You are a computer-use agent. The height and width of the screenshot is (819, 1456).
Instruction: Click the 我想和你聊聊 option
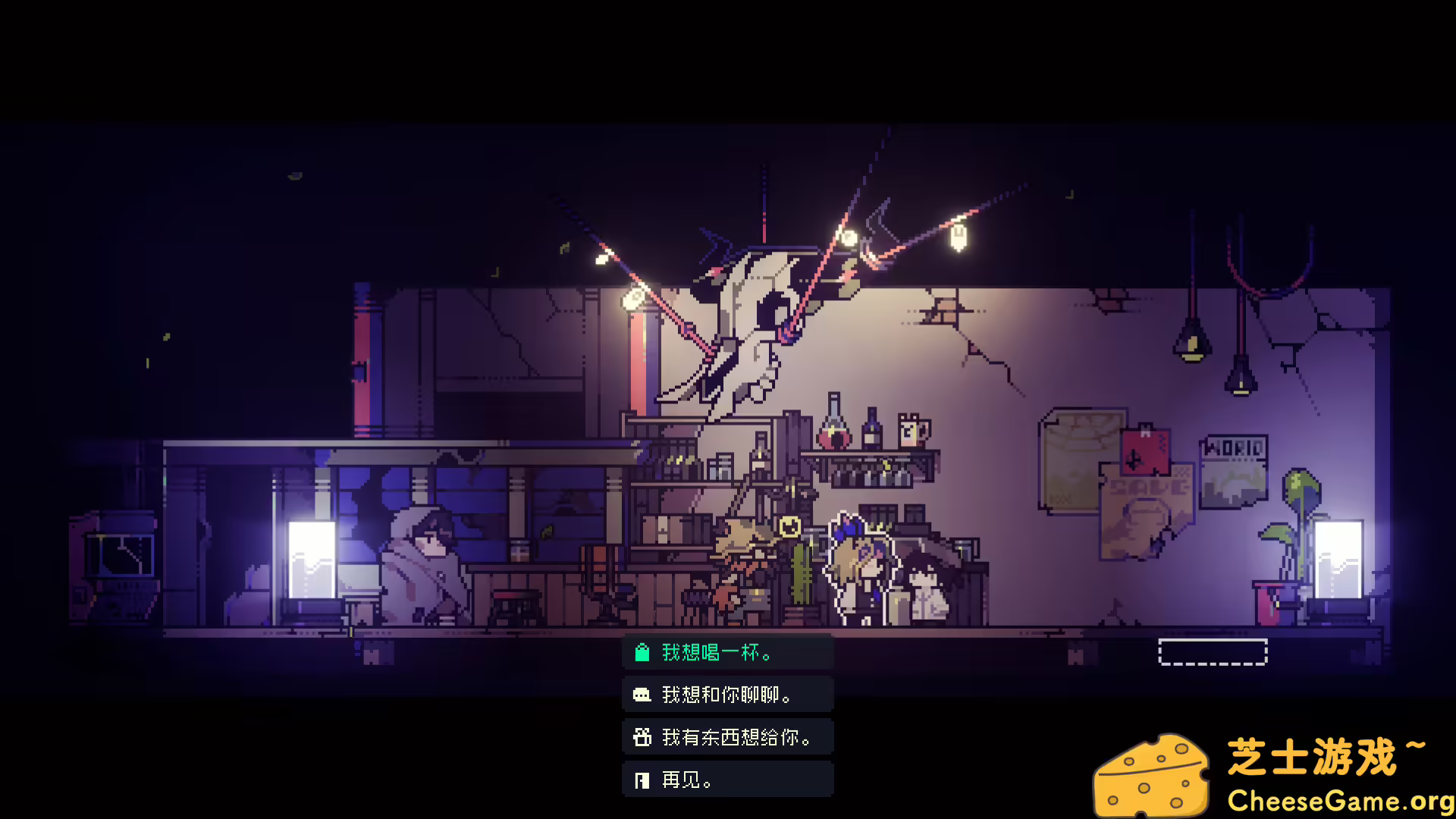coord(726,694)
